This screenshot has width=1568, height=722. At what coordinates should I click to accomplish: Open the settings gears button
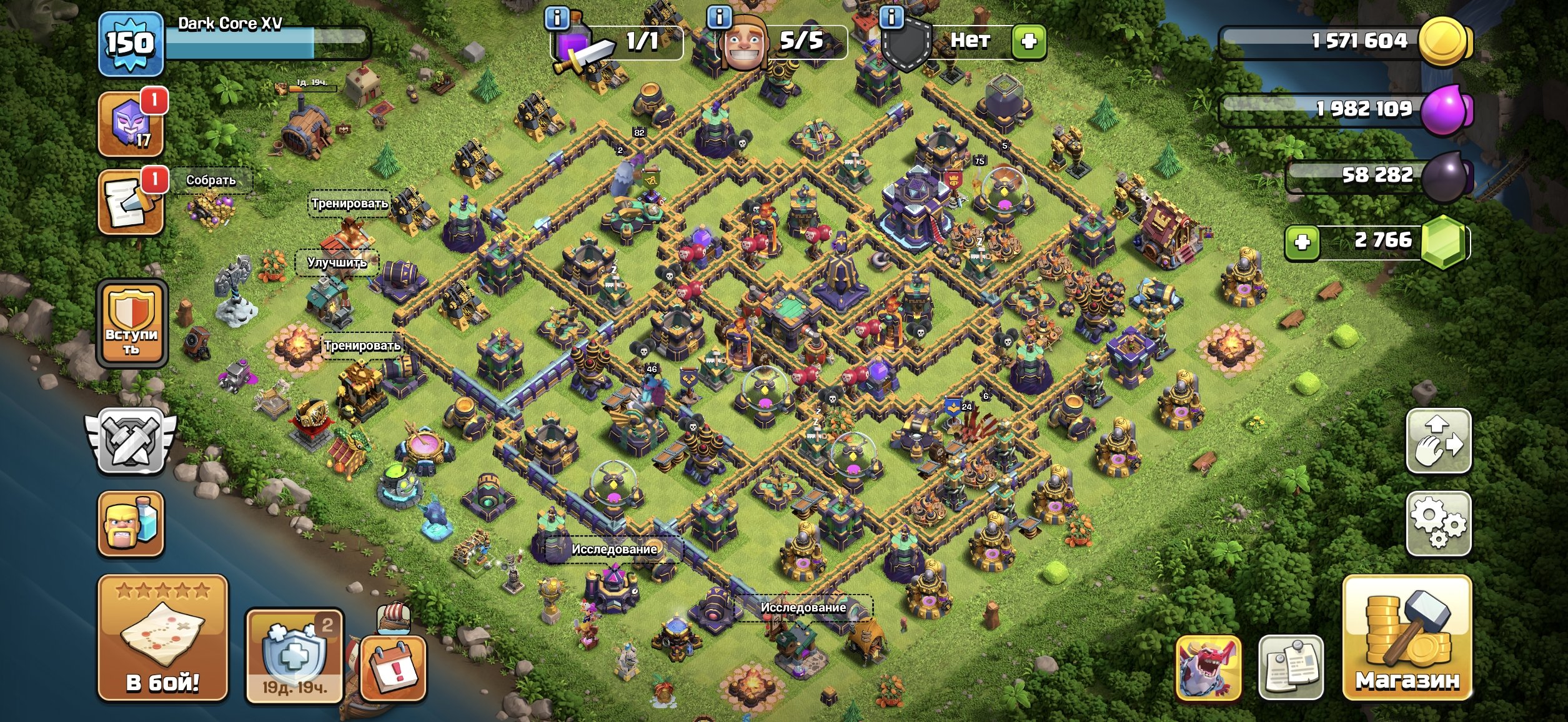click(x=1438, y=523)
